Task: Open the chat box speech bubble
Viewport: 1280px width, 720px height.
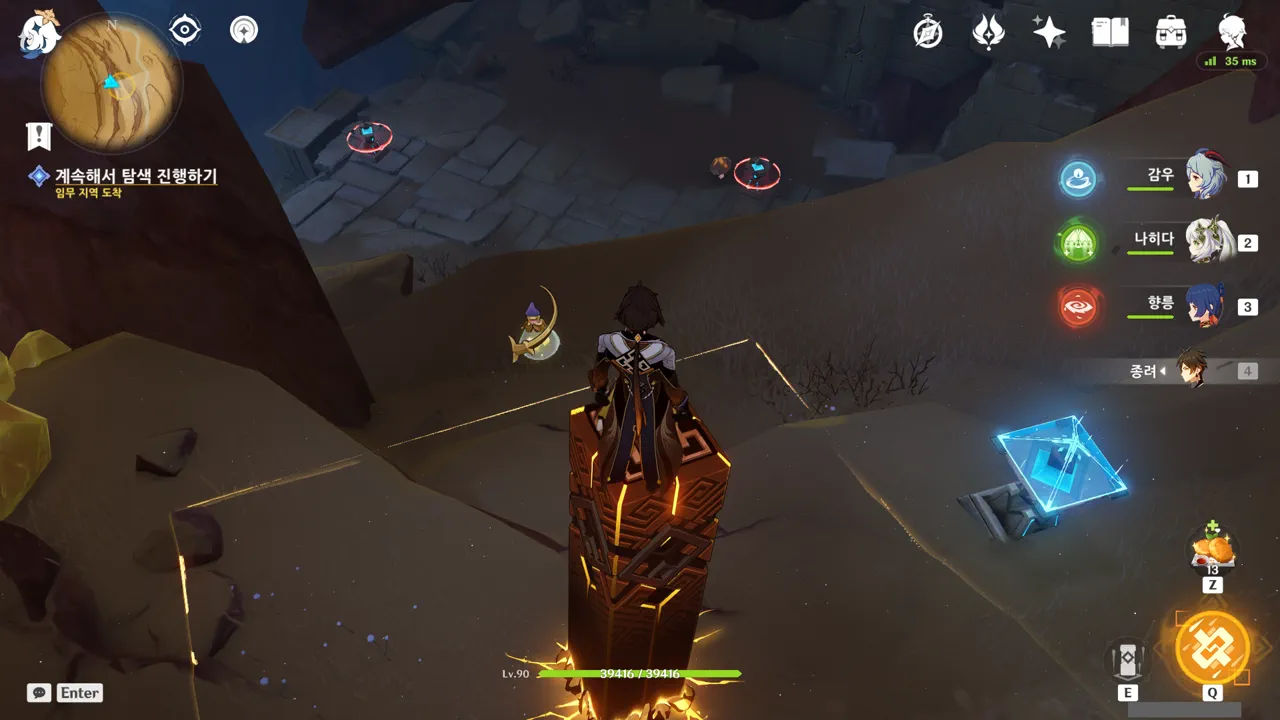Action: pyautogui.click(x=39, y=692)
